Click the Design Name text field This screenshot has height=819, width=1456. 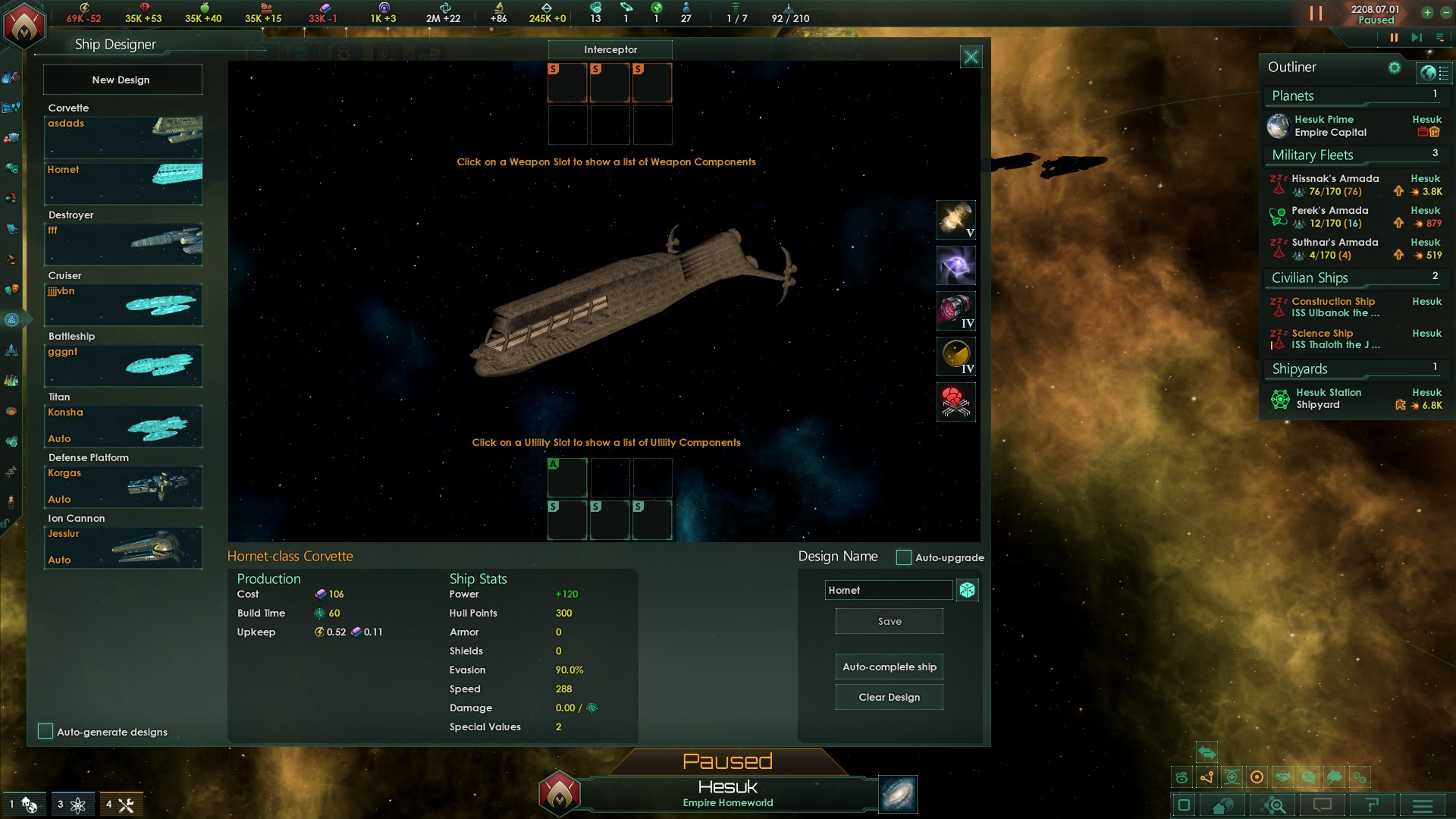click(888, 590)
